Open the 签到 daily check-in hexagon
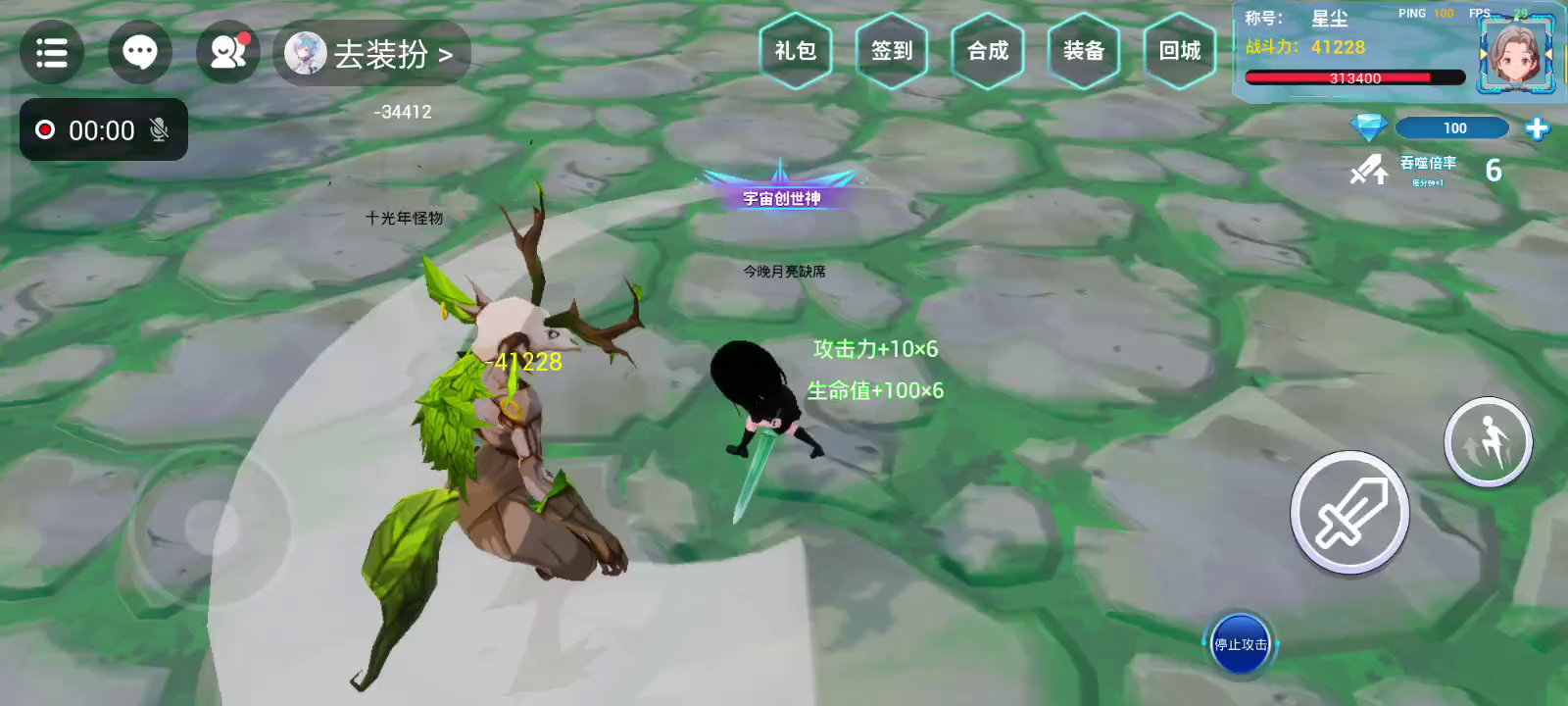1568x706 pixels. point(892,51)
